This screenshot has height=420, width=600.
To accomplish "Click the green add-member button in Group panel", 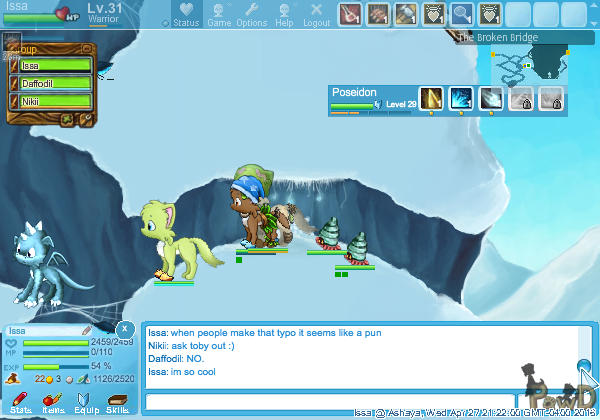I will tap(69, 119).
